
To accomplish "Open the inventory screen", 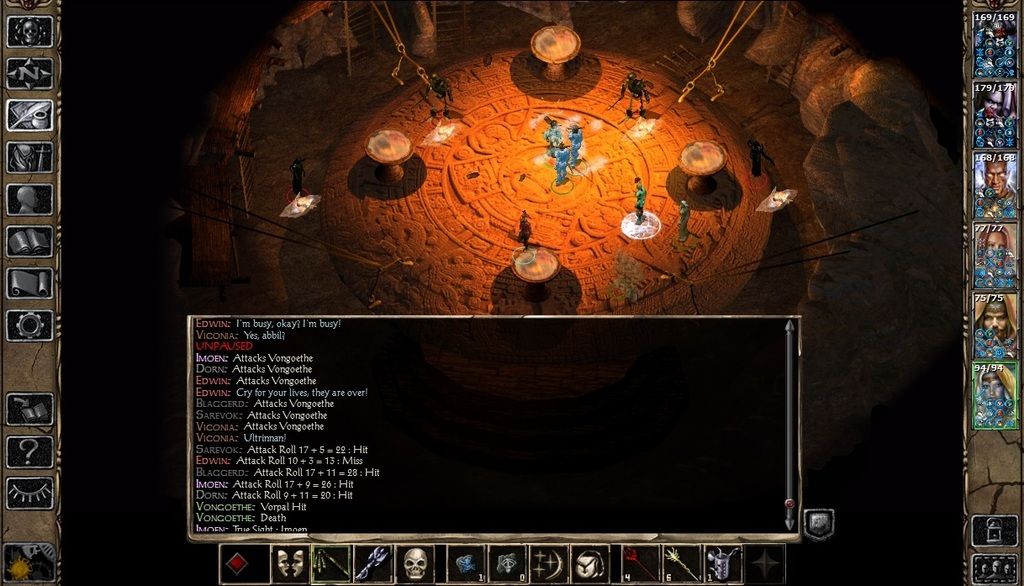I will coord(30,157).
